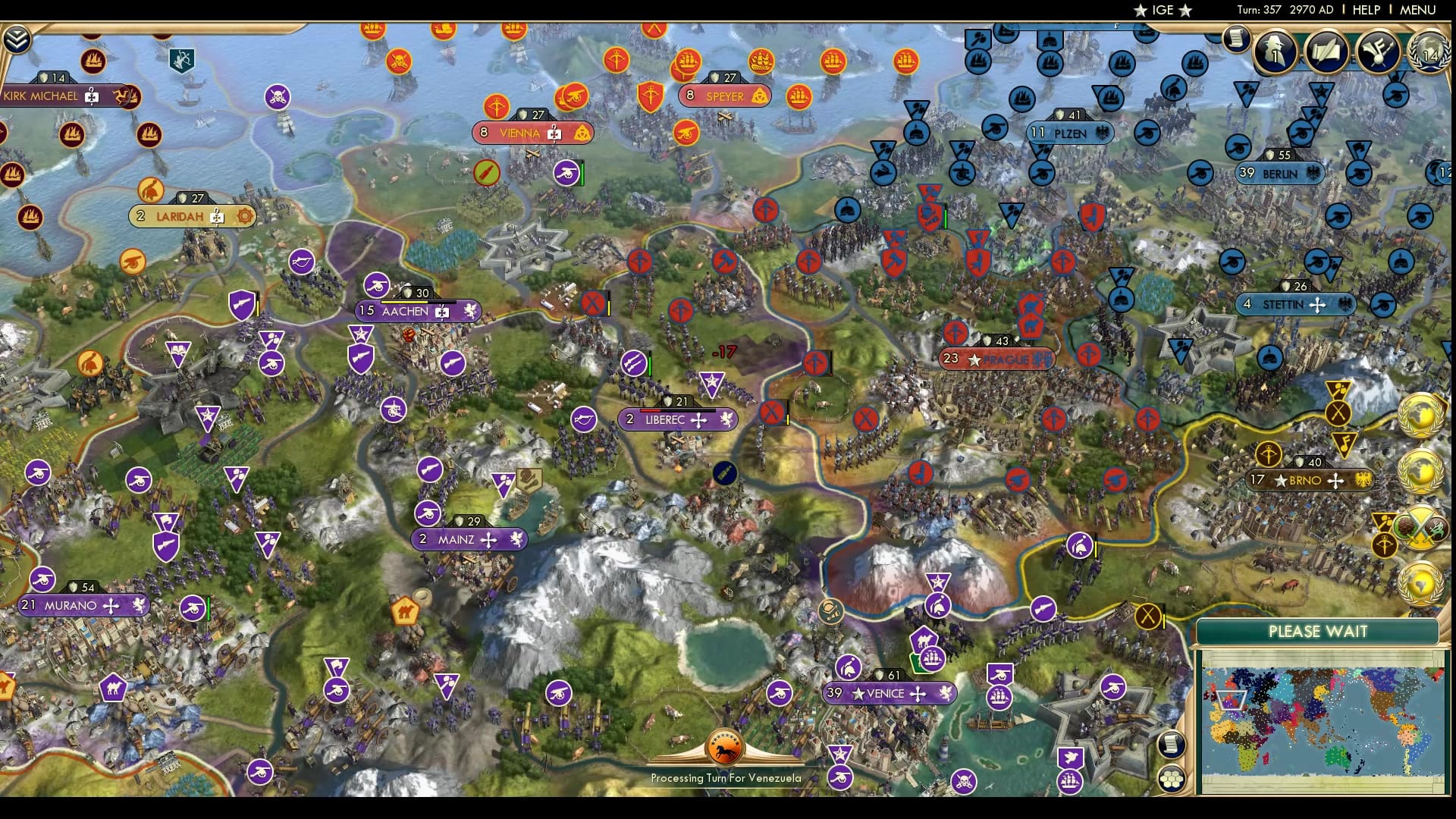This screenshot has height=819, width=1456.
Task: Toggle the hex grid icon near the minimap
Action: click(1170, 777)
